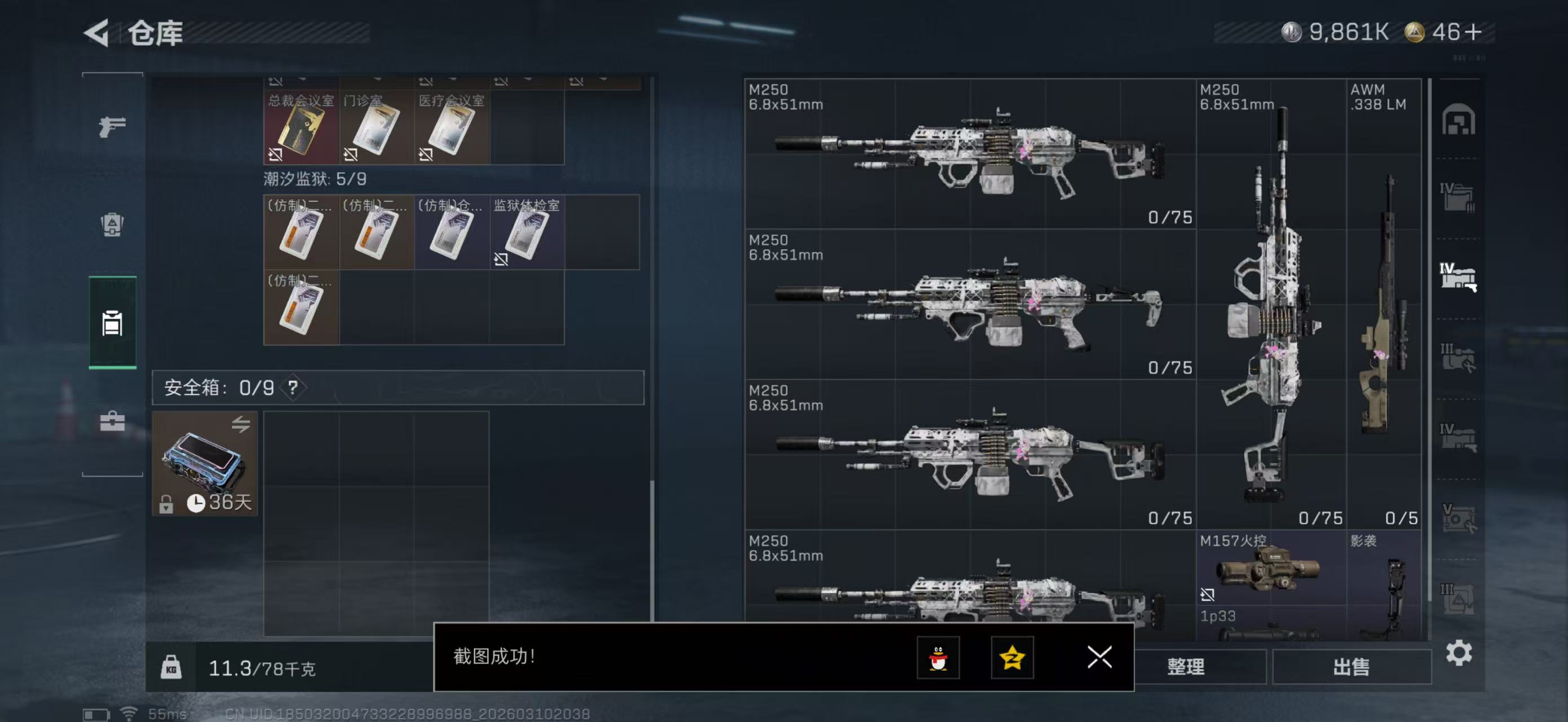
Task: Open the briefcase toolbox tab
Action: pyautogui.click(x=112, y=421)
